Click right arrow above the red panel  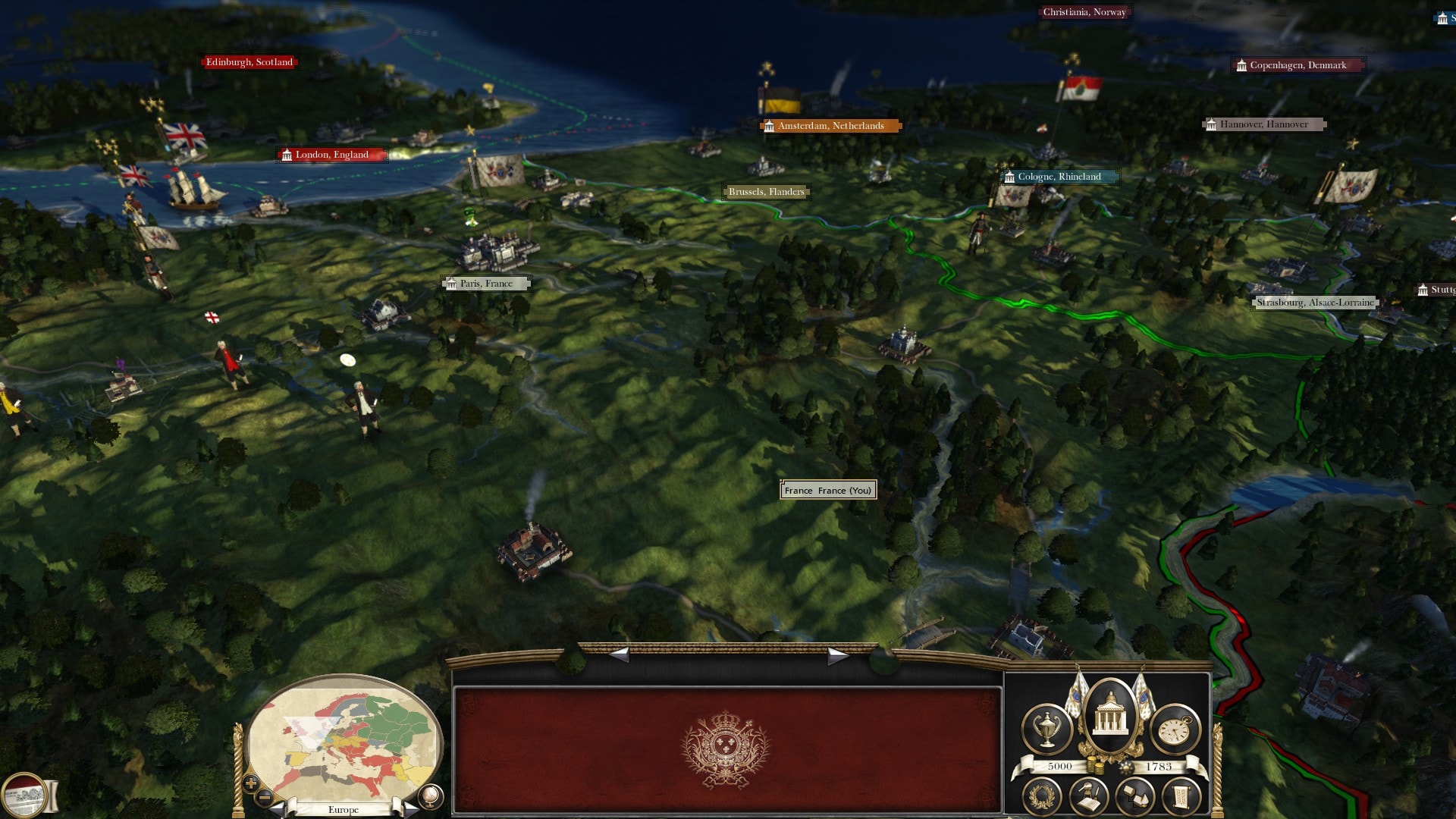[836, 655]
